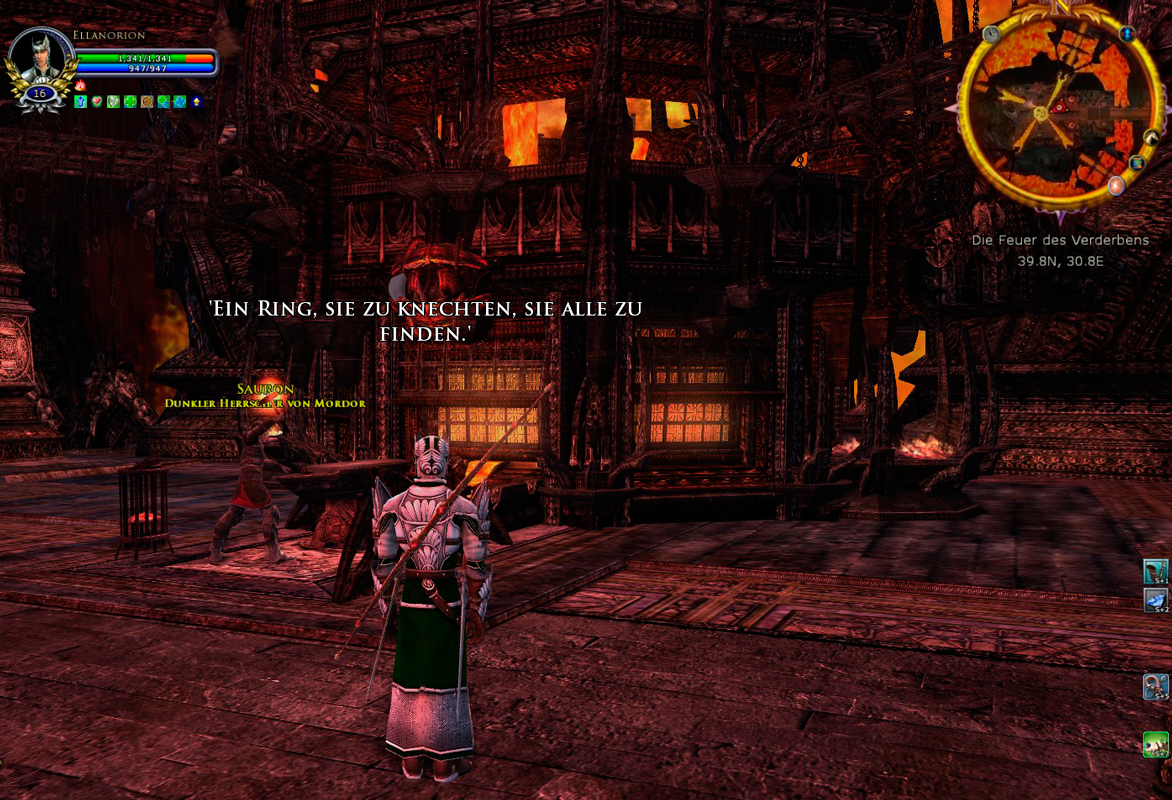Select the red flame effect icon
This screenshot has height=800, width=1172.
[x=81, y=86]
